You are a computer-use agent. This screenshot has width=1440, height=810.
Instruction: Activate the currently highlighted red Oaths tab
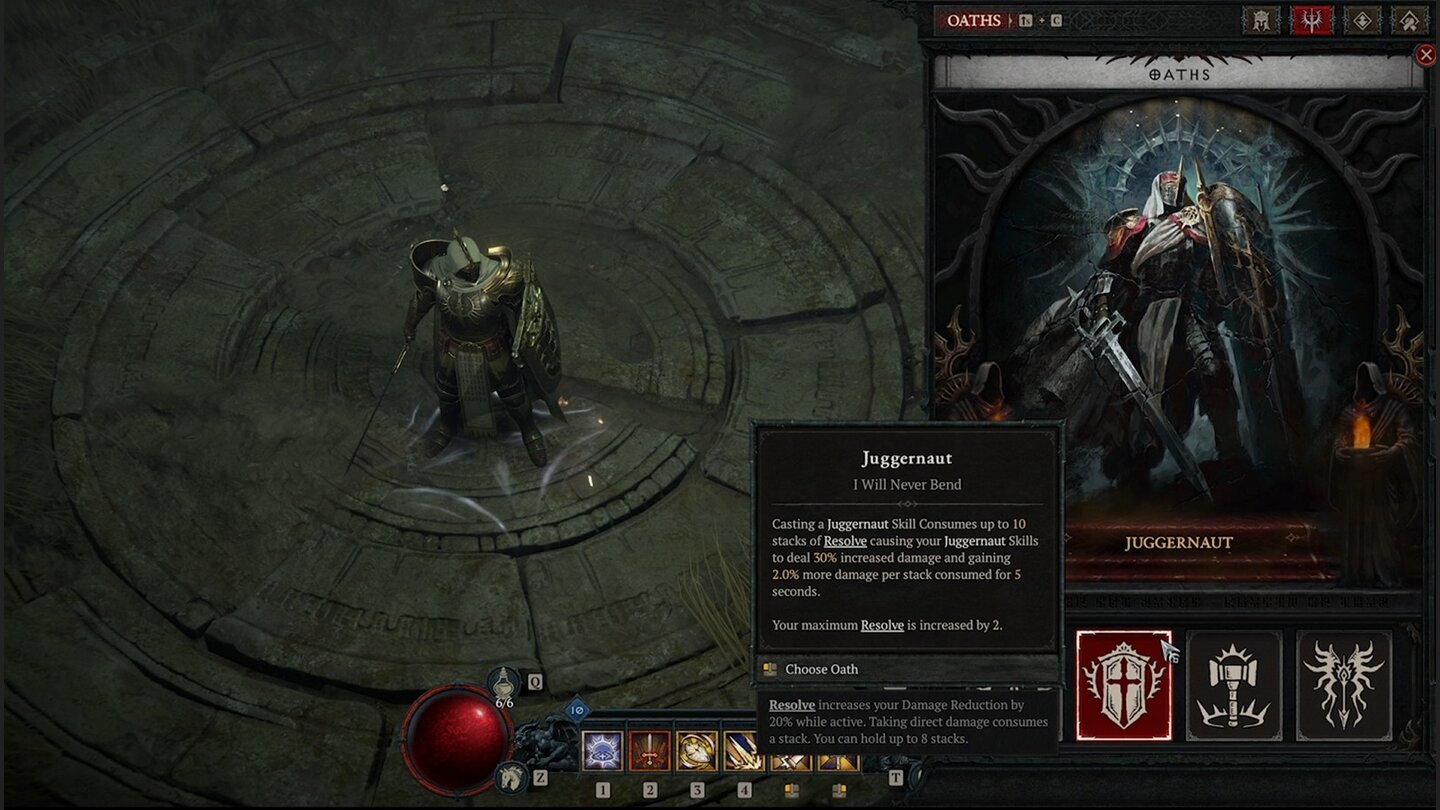(x=1312, y=19)
